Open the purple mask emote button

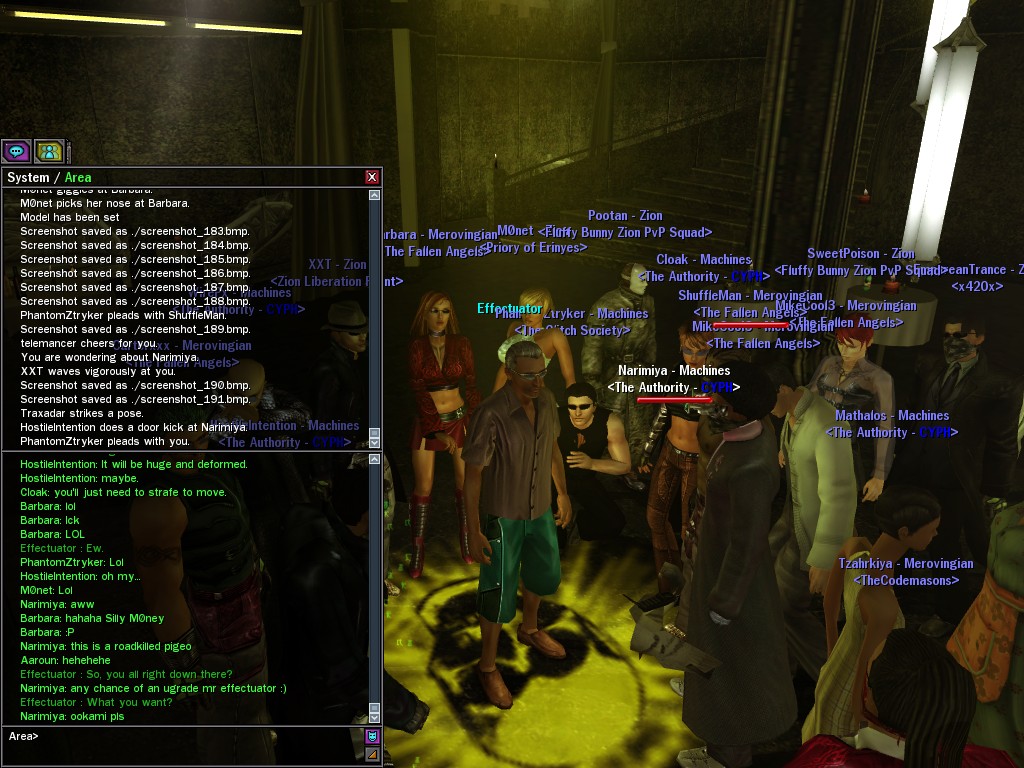372,737
